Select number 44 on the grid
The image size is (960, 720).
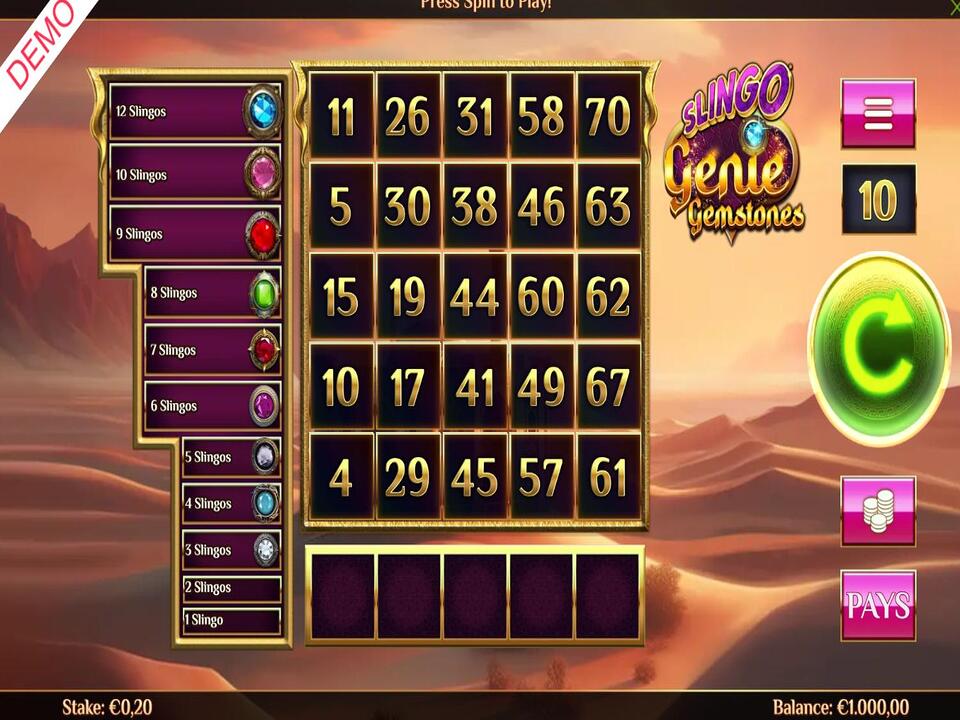[474, 298]
